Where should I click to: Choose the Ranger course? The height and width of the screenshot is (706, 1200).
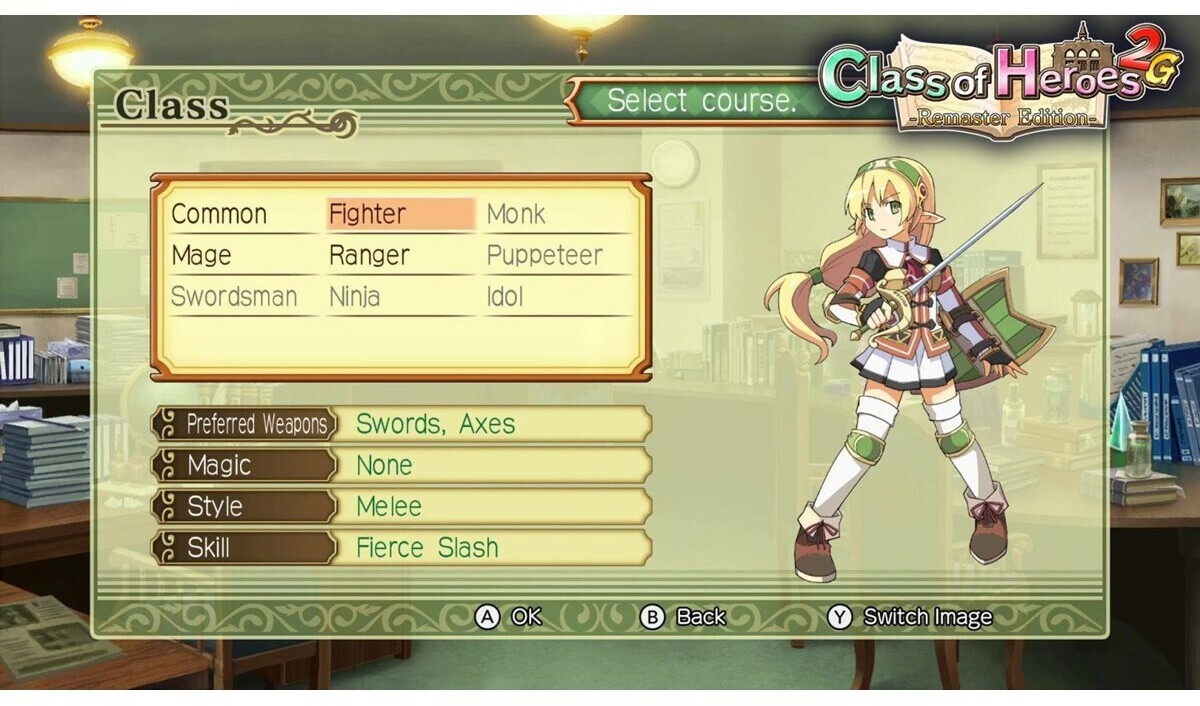369,256
